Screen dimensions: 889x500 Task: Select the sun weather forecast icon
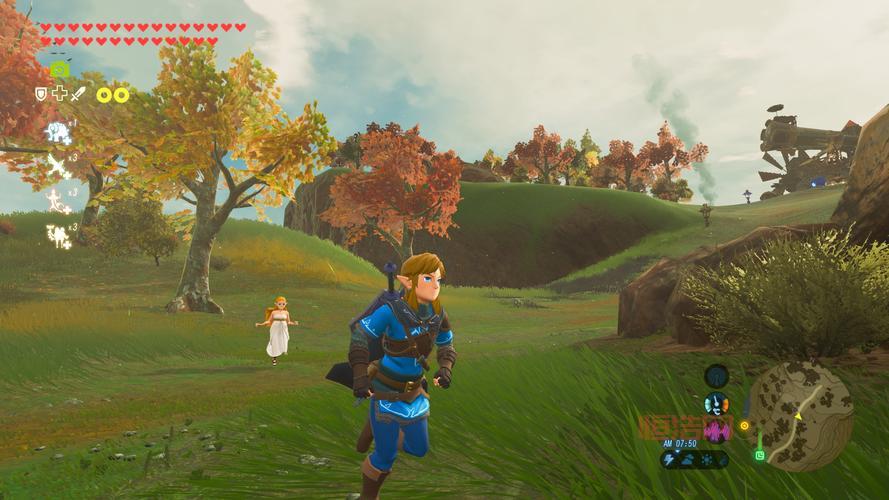click(705, 459)
